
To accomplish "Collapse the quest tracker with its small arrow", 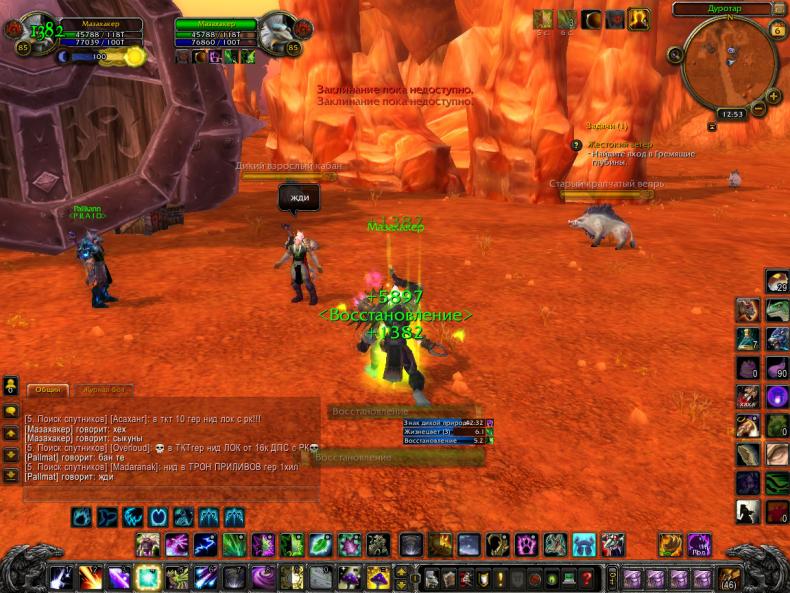I will [711, 127].
